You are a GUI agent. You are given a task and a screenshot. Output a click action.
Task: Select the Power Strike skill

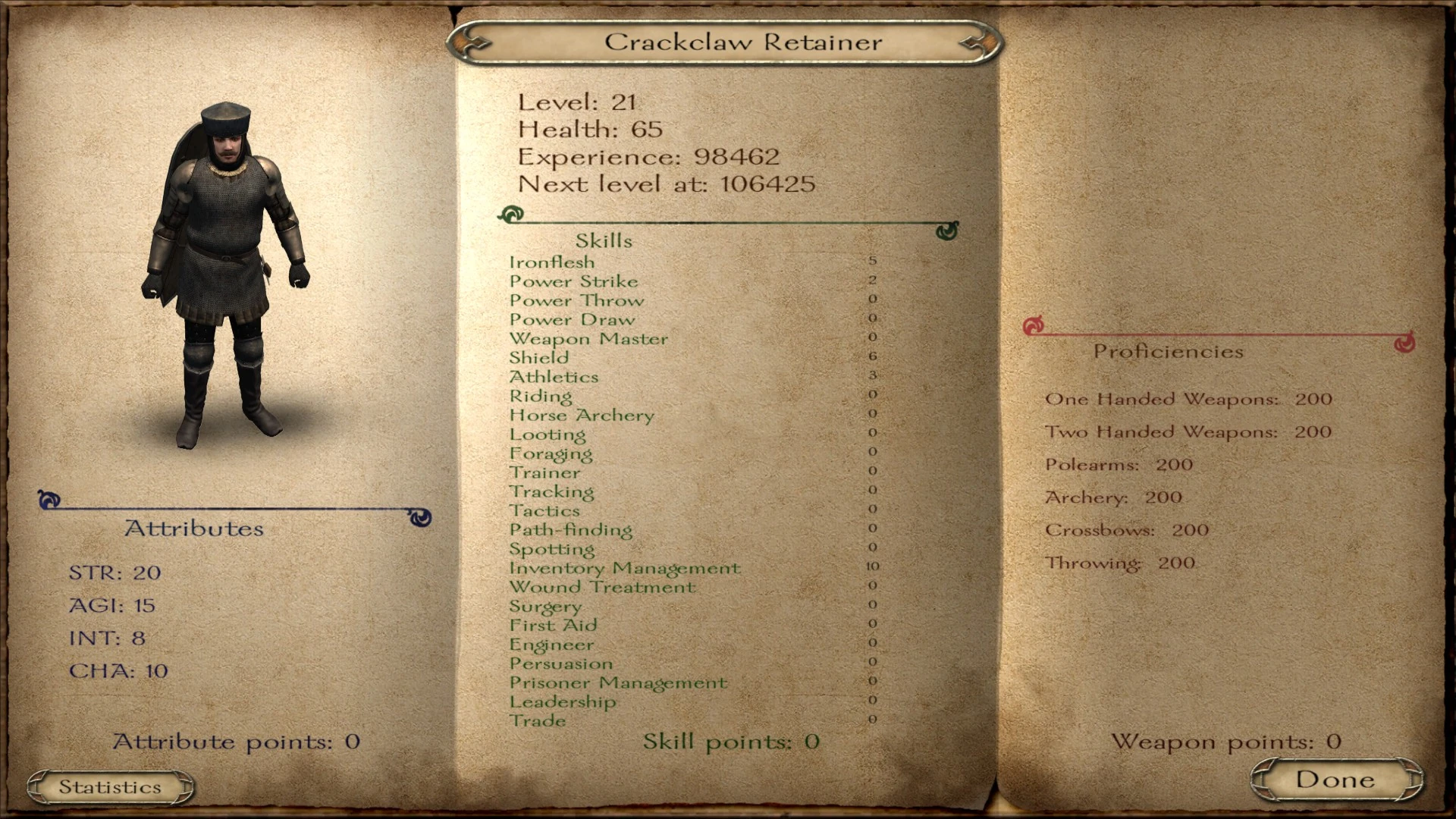click(x=574, y=281)
